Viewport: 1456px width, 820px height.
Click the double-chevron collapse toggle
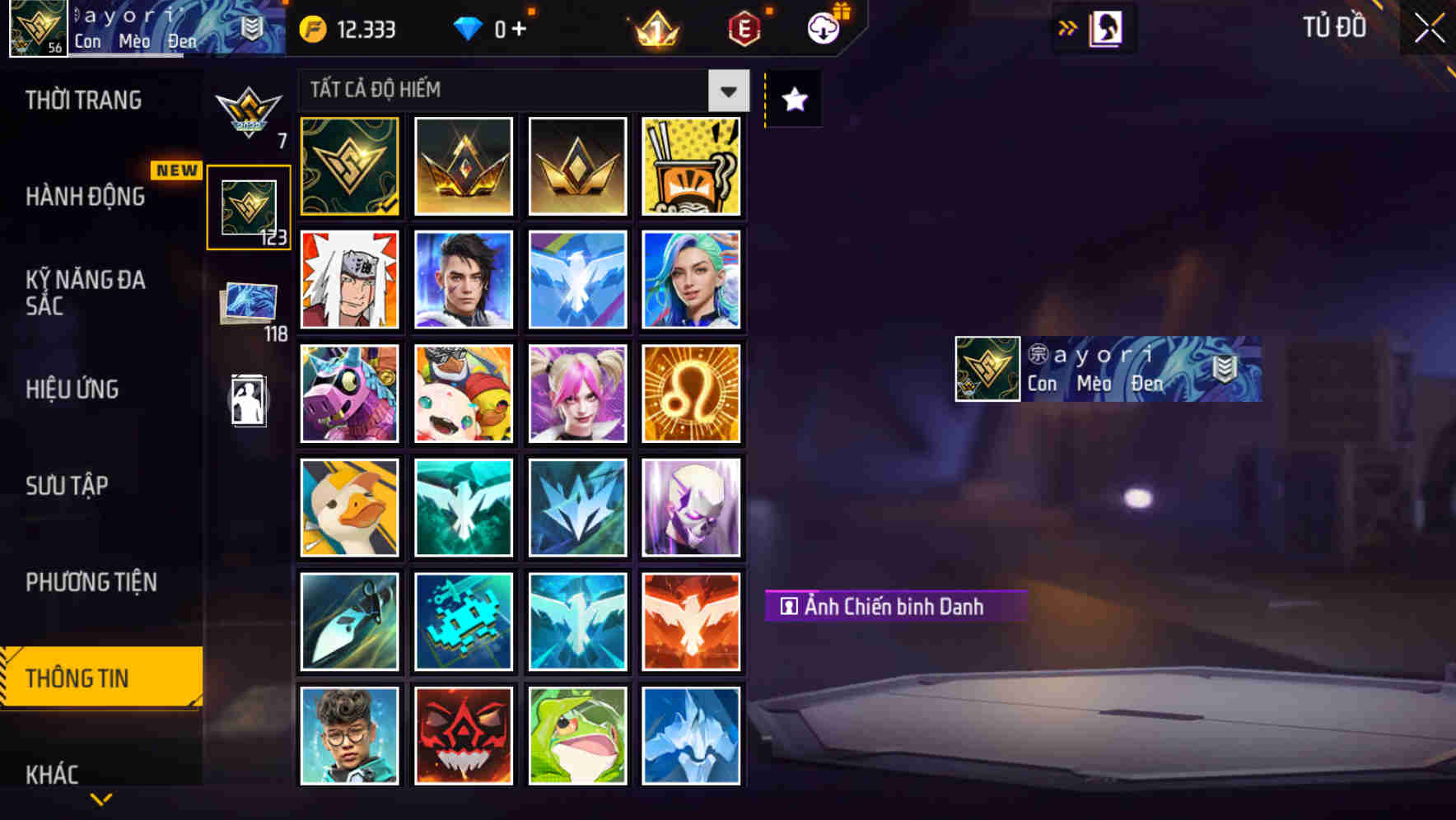[x=1068, y=27]
